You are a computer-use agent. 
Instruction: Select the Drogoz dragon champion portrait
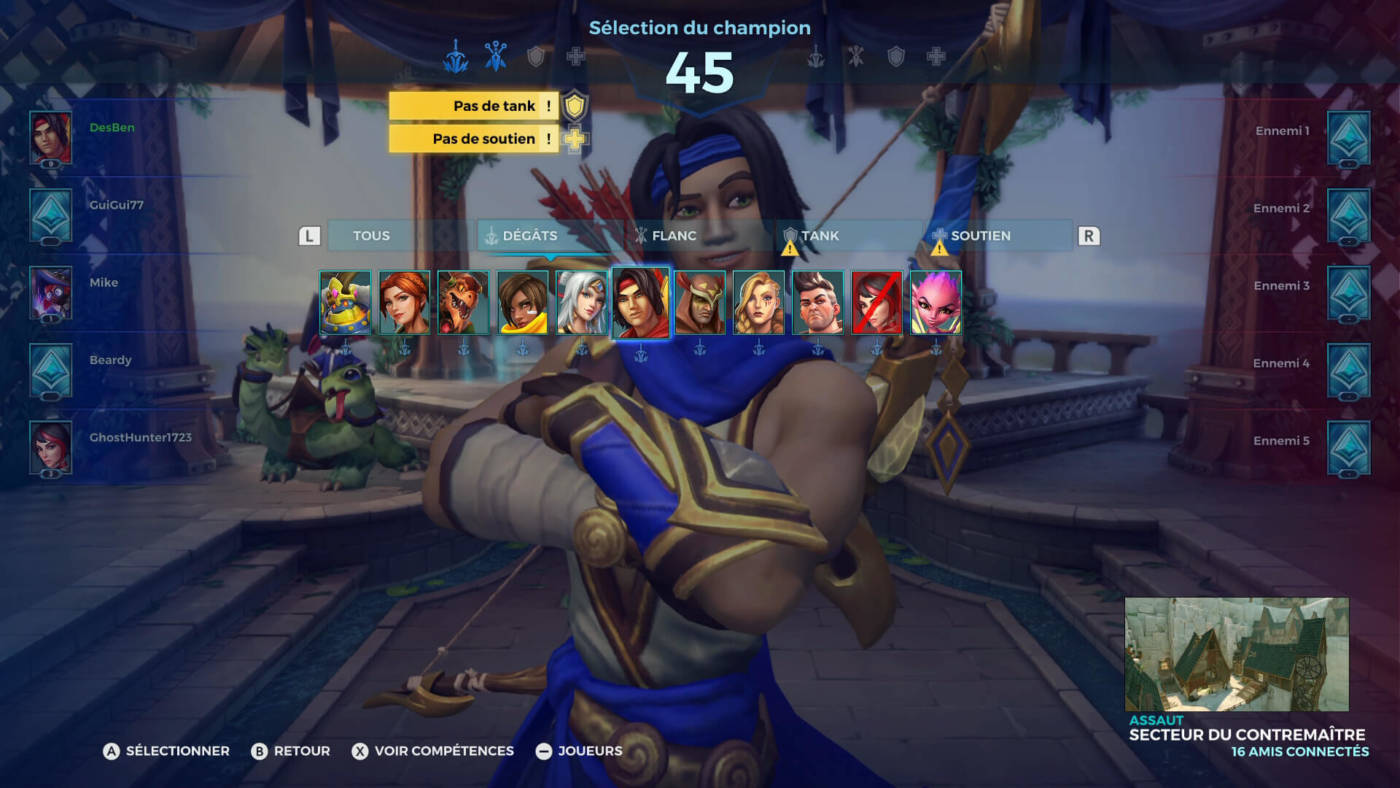click(463, 302)
